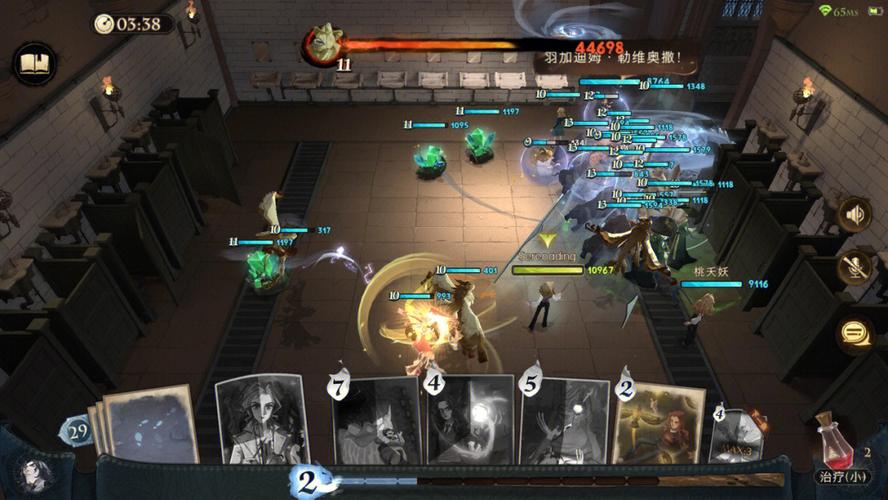Unmute the crossed-out microphone
The width and height of the screenshot is (888, 500).
(854, 268)
